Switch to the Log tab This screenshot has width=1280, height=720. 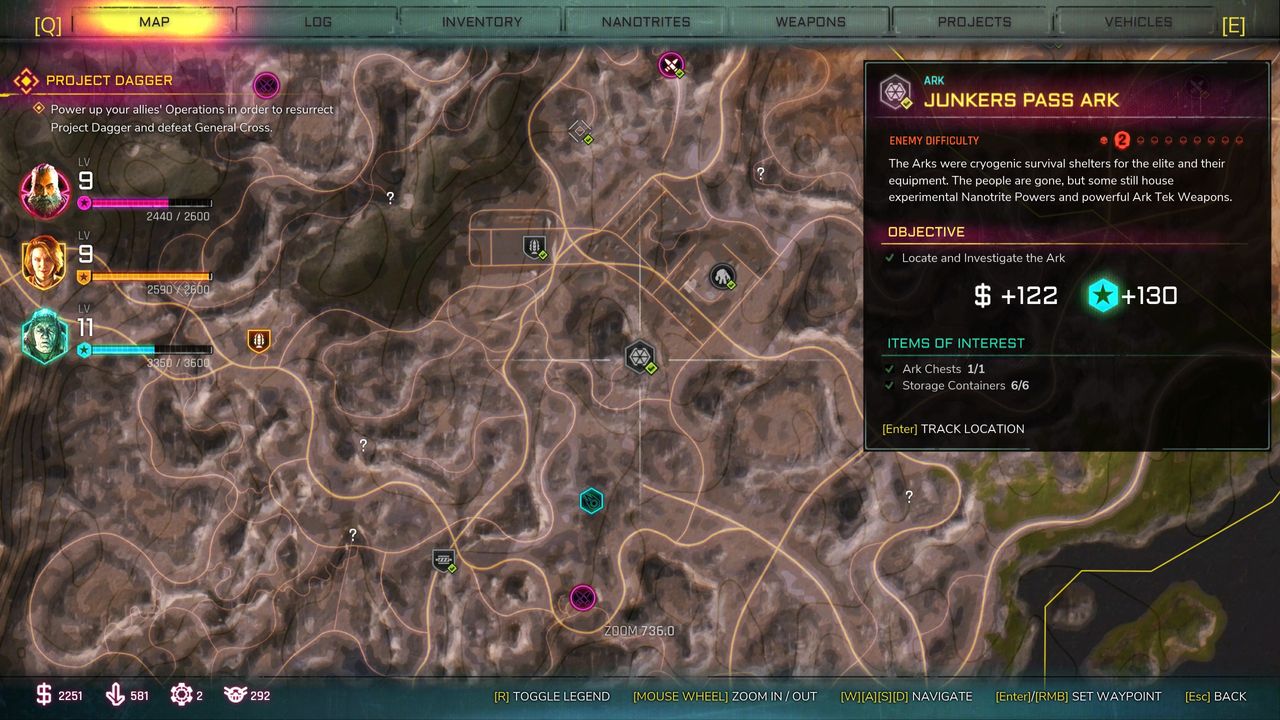click(x=317, y=21)
